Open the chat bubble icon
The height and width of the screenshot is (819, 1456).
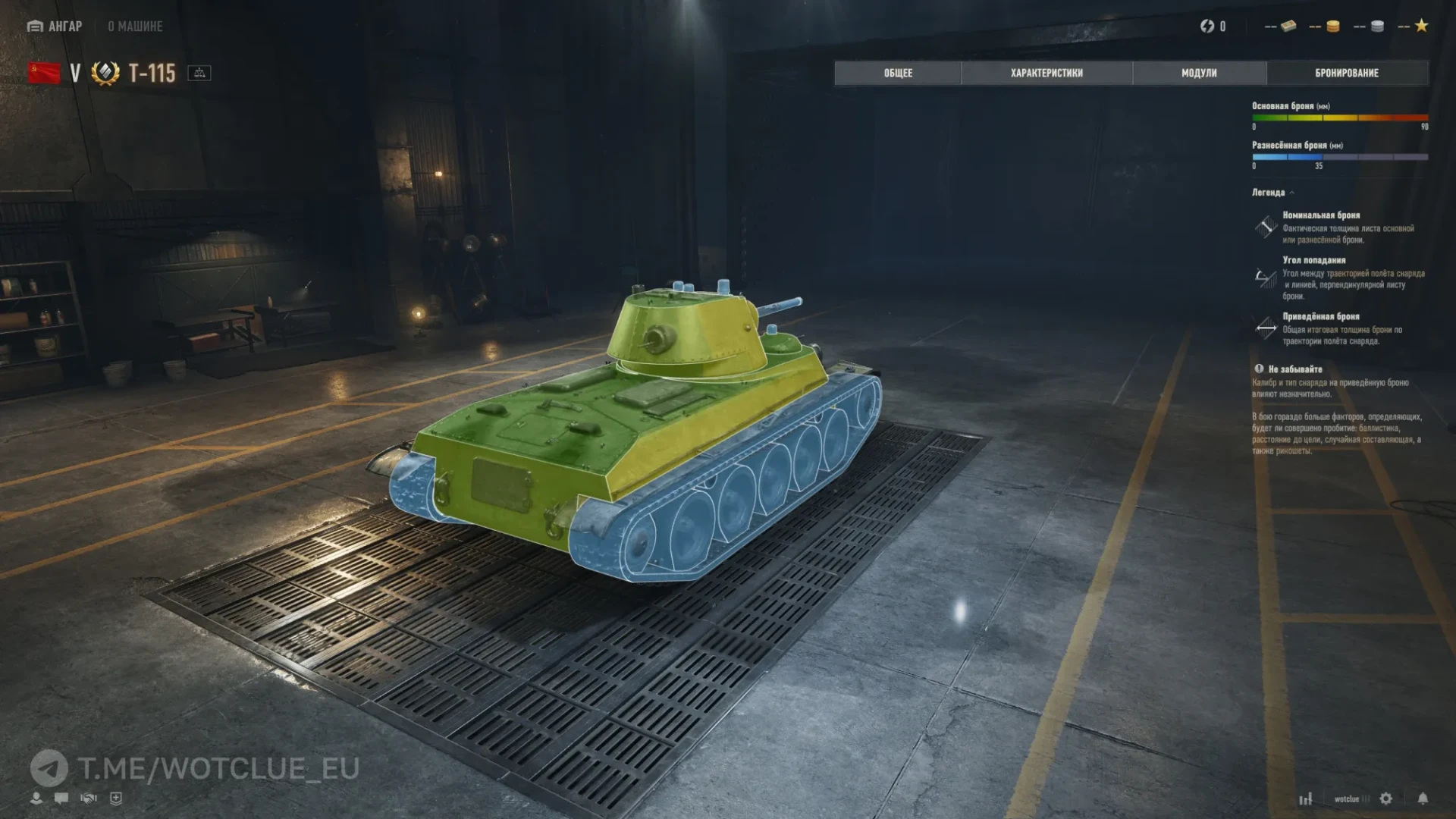61,798
